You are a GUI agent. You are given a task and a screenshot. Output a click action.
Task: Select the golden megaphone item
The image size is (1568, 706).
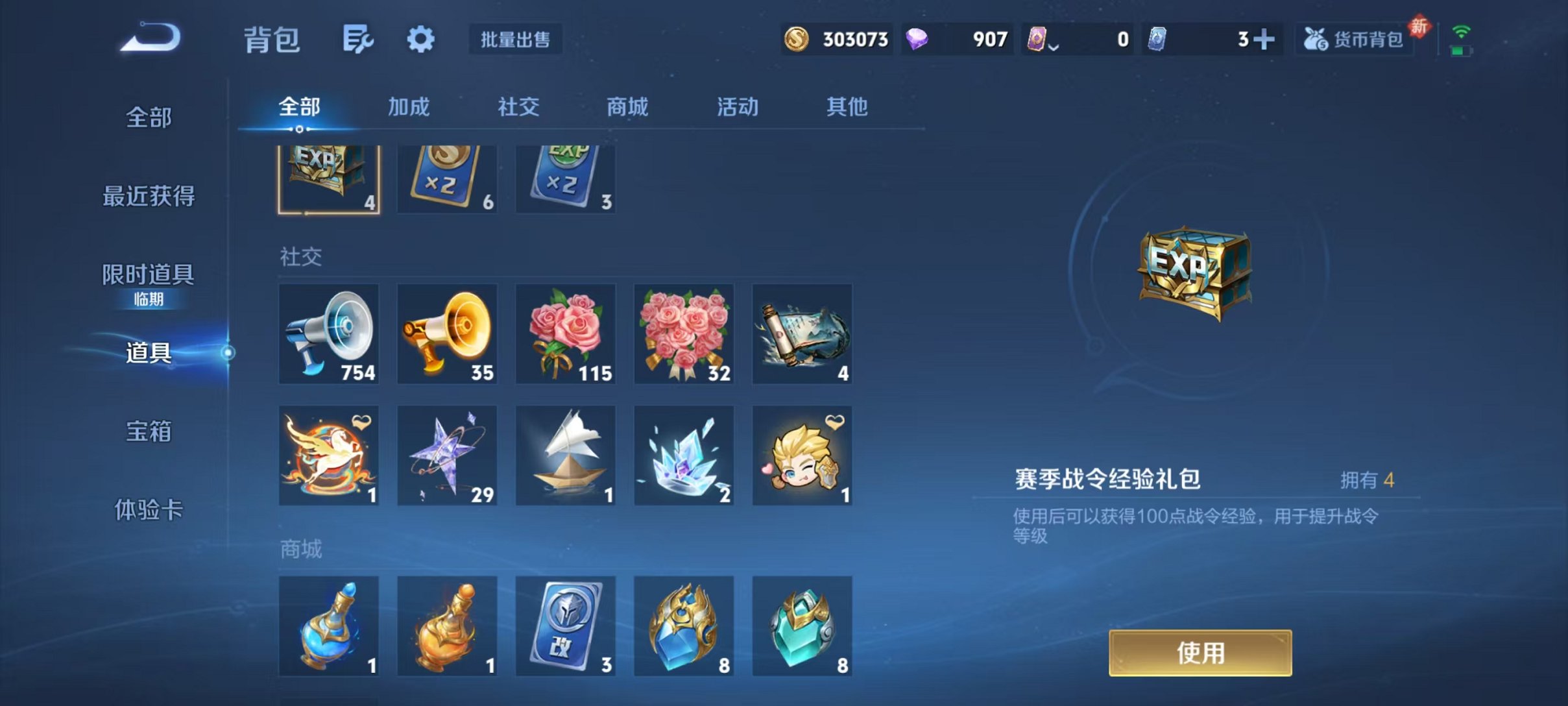(x=447, y=335)
